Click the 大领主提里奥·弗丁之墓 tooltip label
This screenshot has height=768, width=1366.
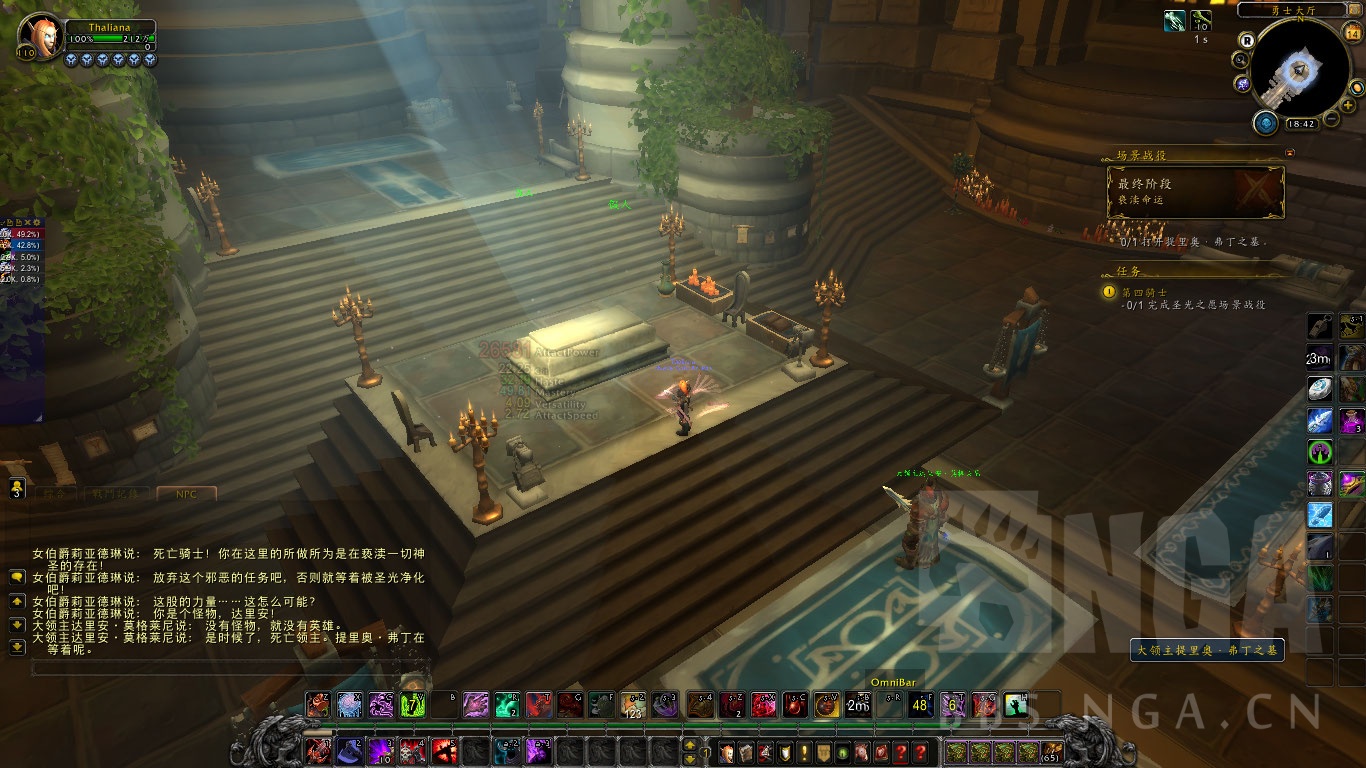tap(1207, 650)
